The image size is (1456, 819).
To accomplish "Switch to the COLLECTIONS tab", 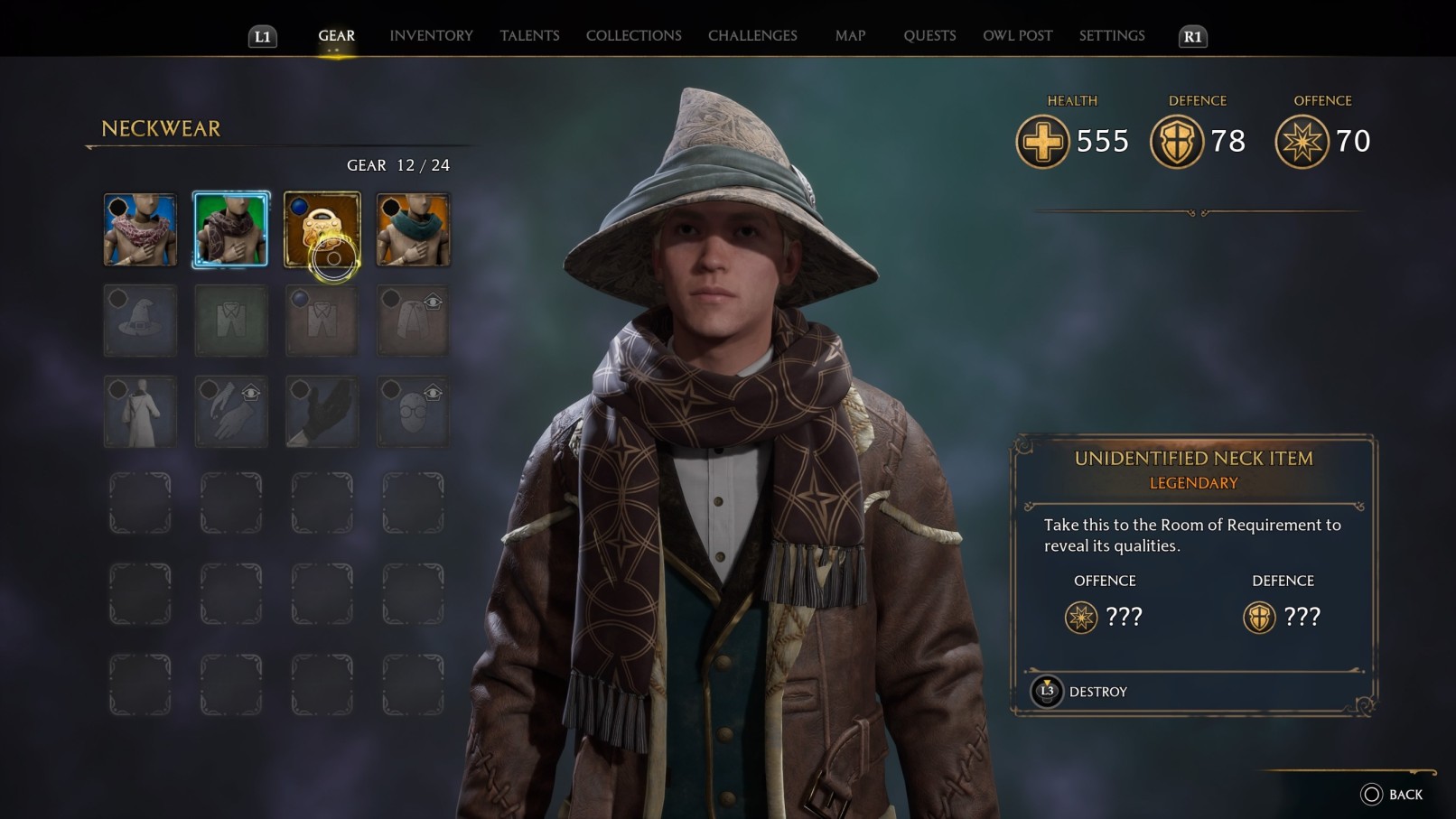I will (x=632, y=35).
